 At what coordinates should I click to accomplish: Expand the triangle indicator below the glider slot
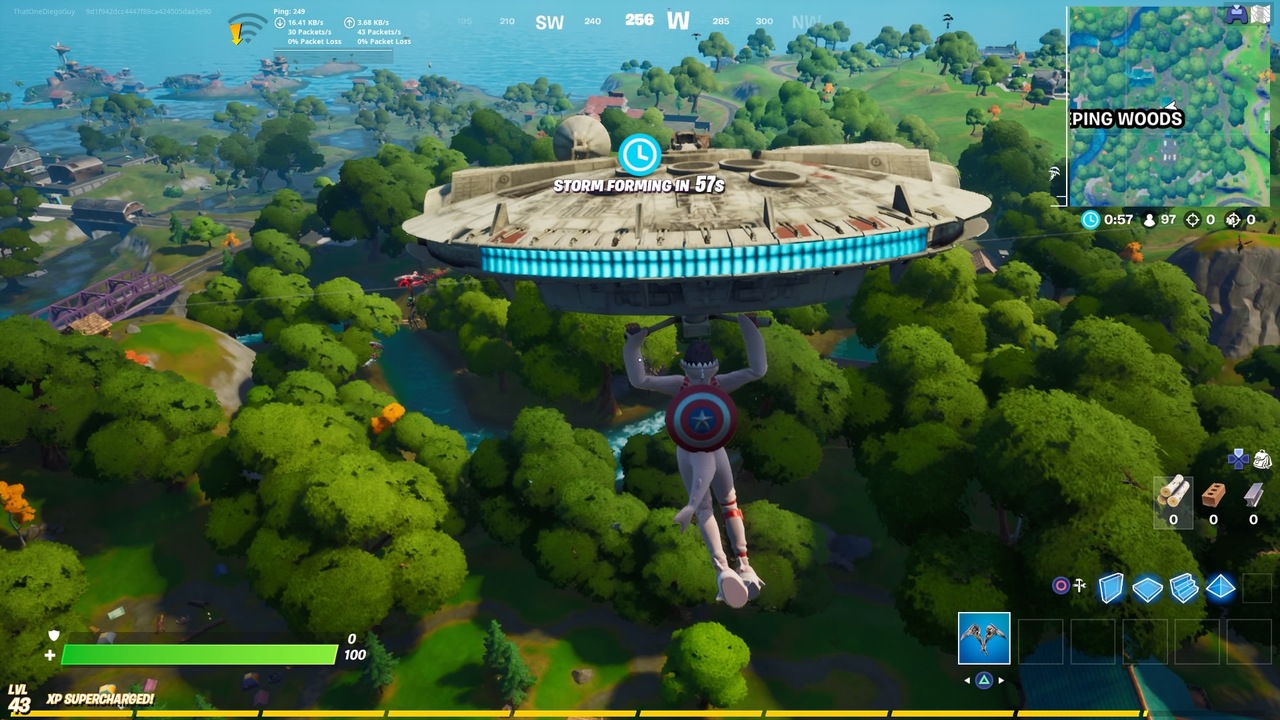pos(985,678)
